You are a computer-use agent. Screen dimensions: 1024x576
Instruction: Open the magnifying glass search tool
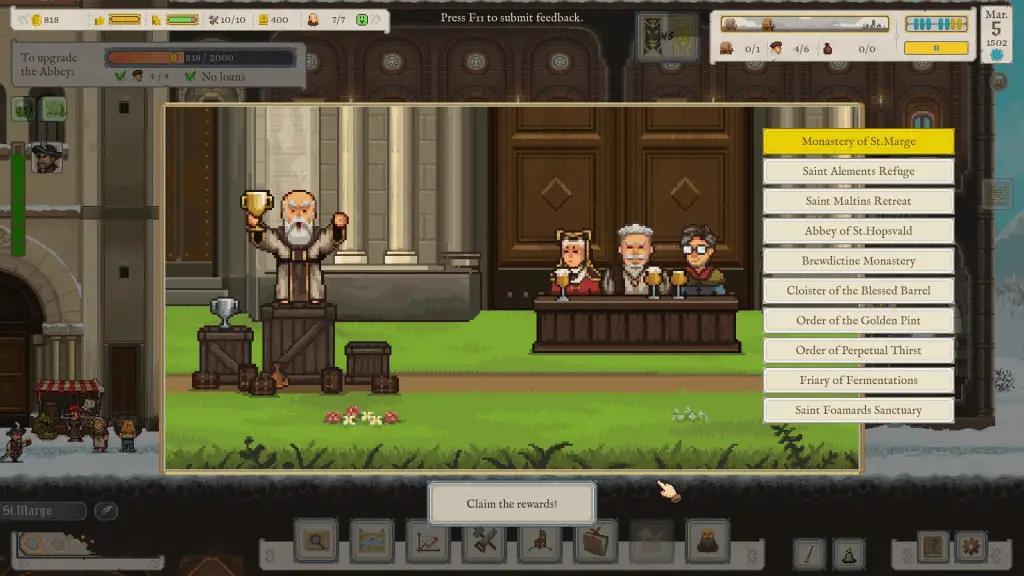point(316,542)
